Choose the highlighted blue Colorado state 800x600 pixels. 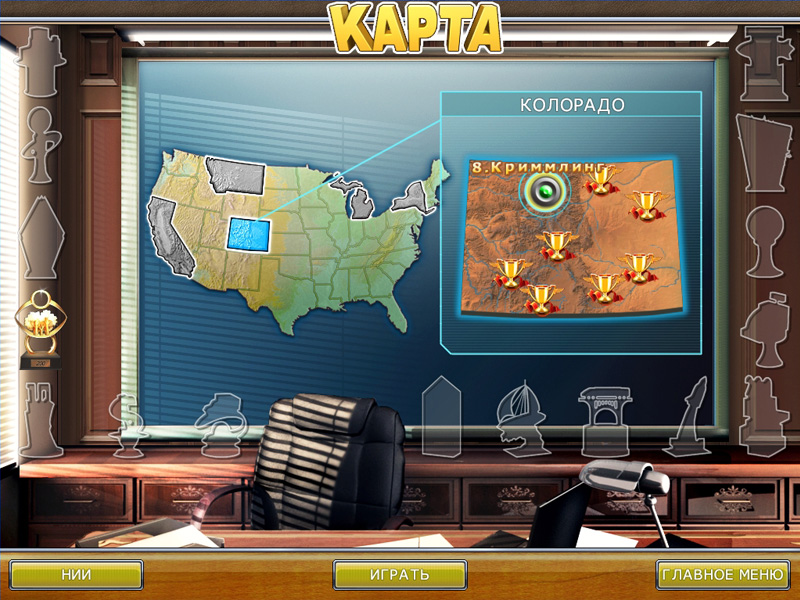tap(248, 235)
